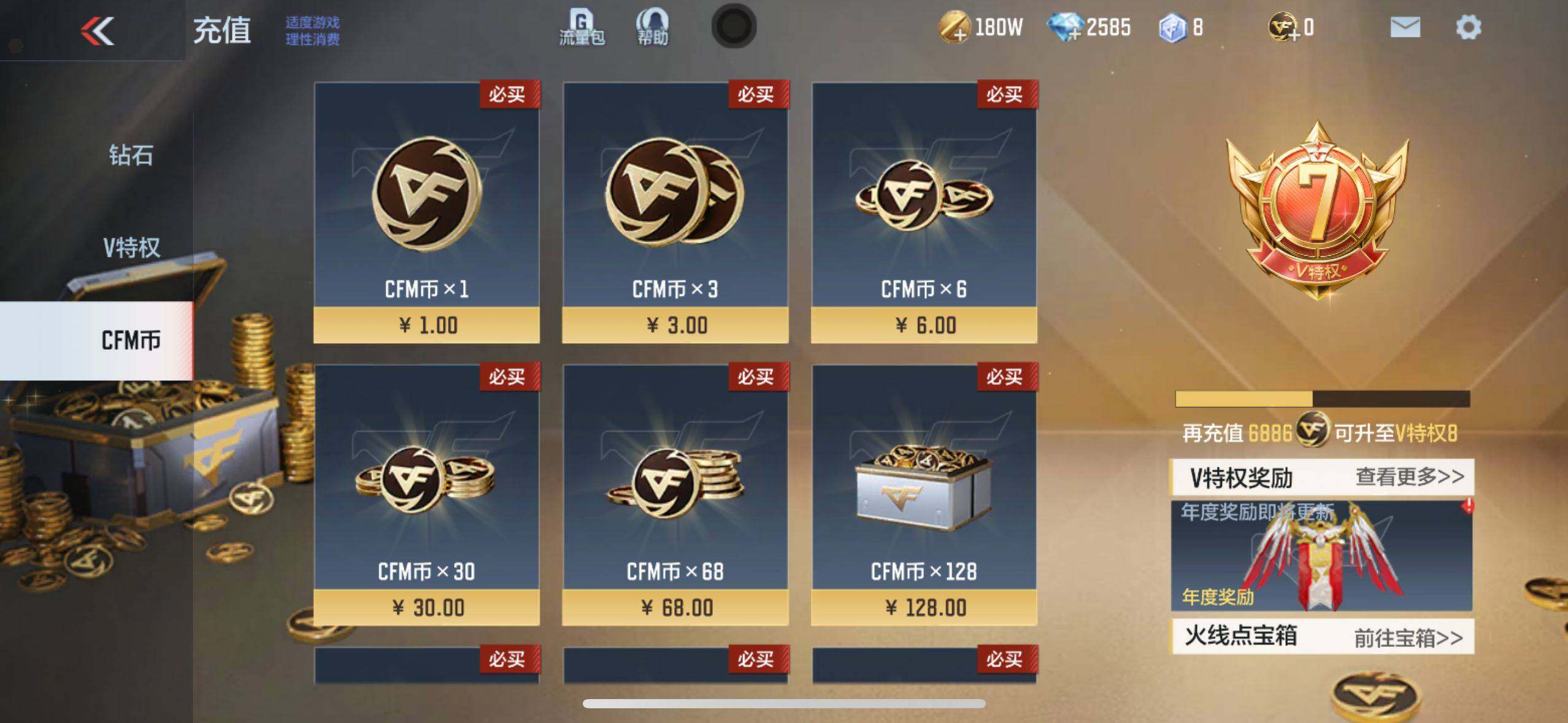Select the CFM币 tab
Viewport: 1568px width, 723px height.
pos(130,340)
